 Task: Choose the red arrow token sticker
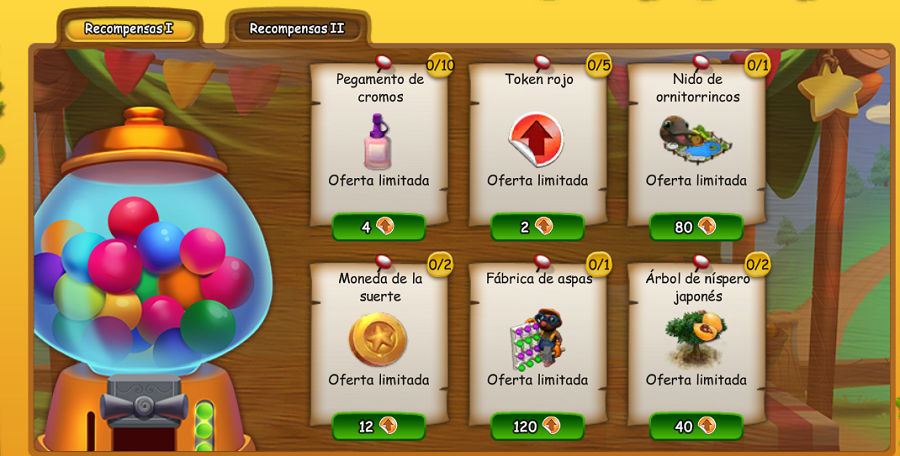click(x=536, y=139)
